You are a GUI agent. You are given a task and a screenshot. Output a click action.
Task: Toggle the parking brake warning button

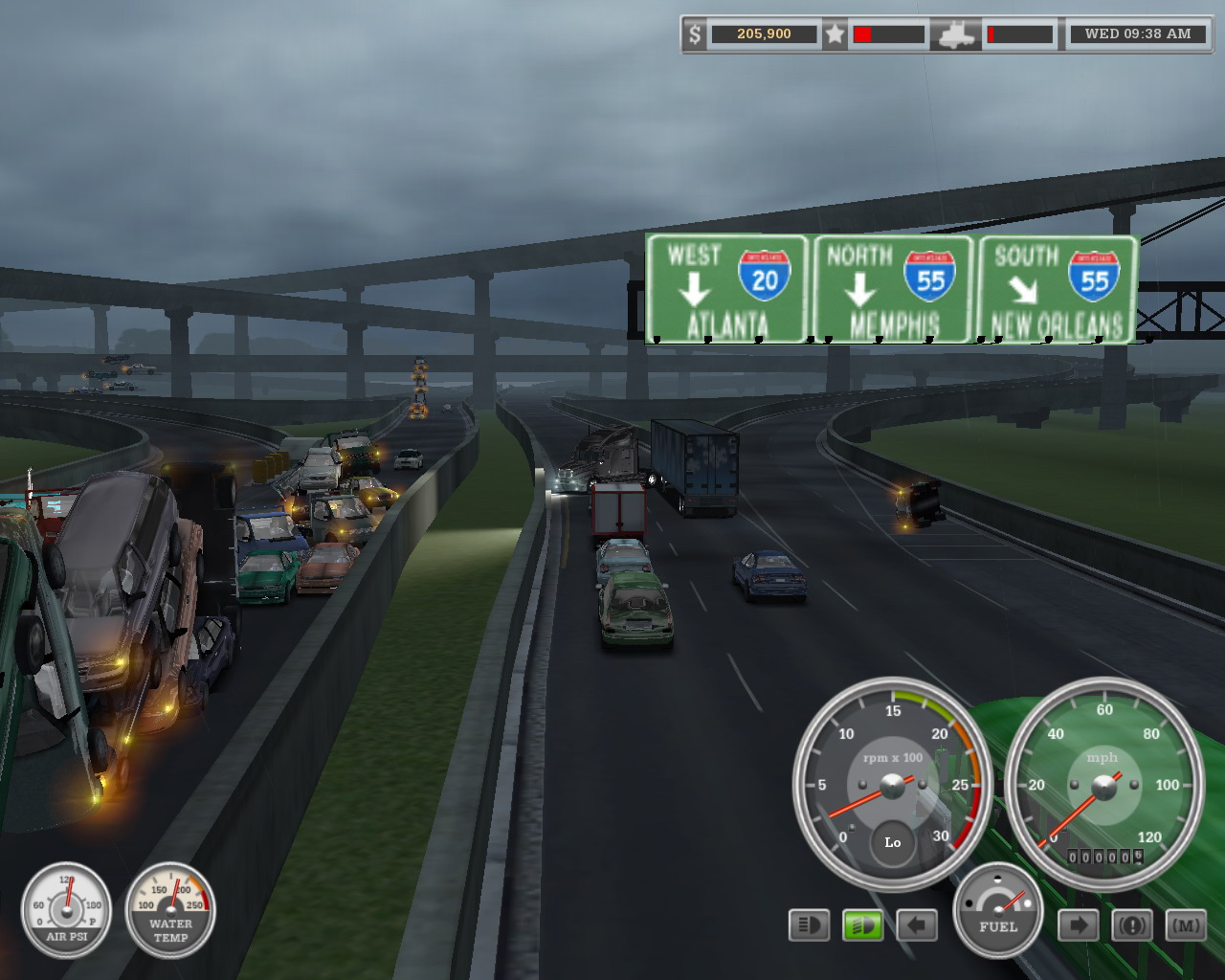(x=1132, y=925)
